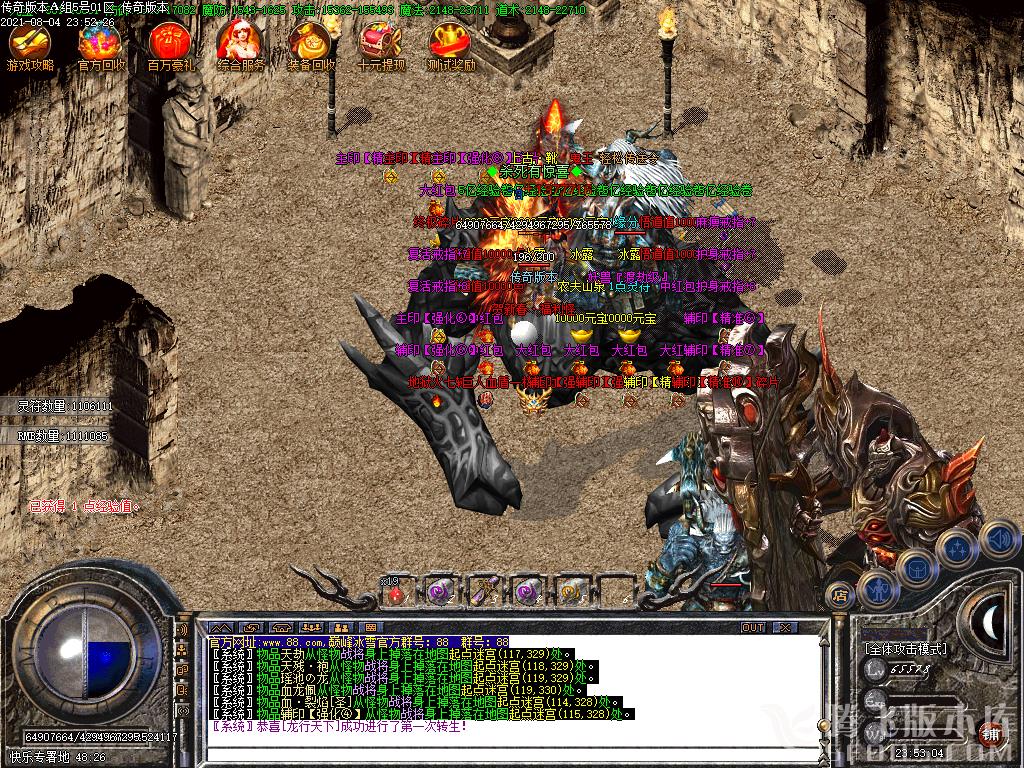Click the OUT button above chat
This screenshot has width=1024, height=768.
point(752,627)
